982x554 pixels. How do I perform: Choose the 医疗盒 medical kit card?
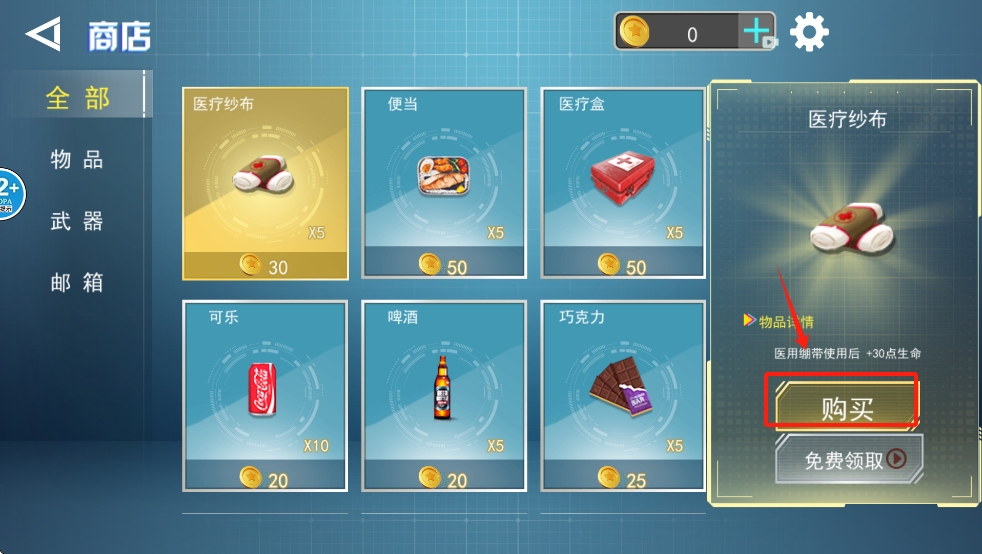pos(623,183)
